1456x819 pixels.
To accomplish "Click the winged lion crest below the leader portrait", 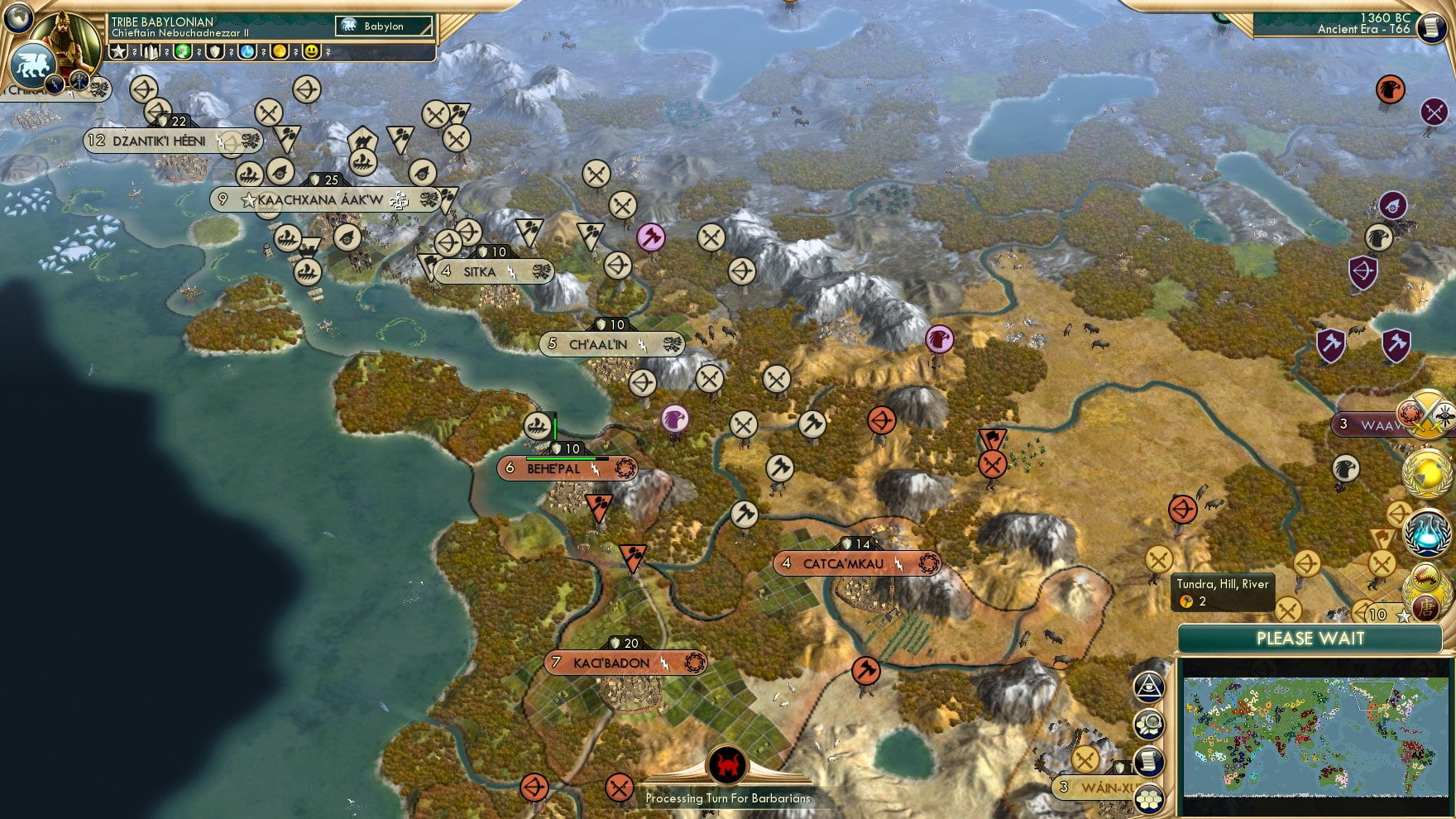I will [x=31, y=67].
